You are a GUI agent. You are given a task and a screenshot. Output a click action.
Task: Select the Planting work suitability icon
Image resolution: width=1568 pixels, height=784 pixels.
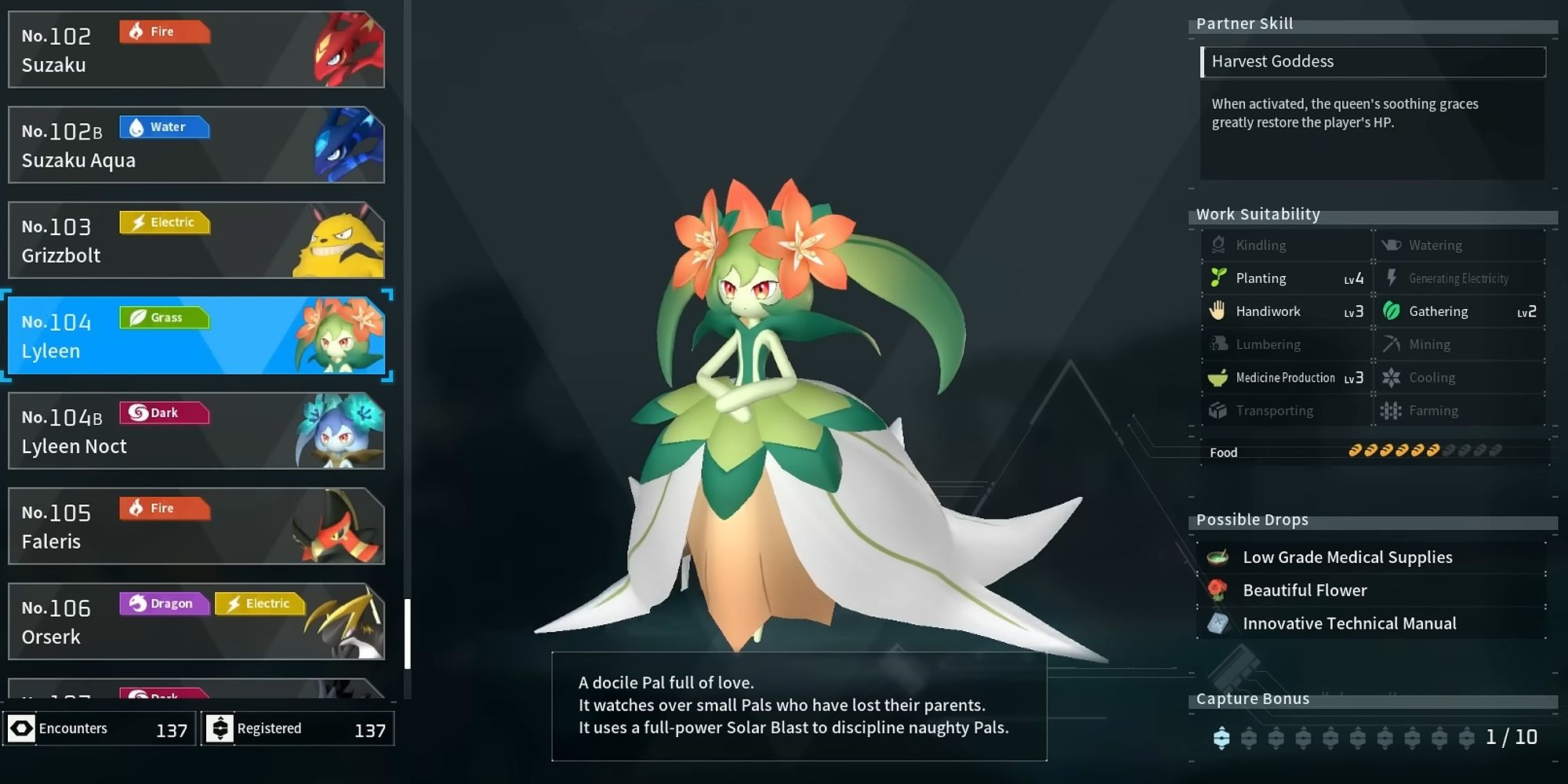click(1218, 278)
